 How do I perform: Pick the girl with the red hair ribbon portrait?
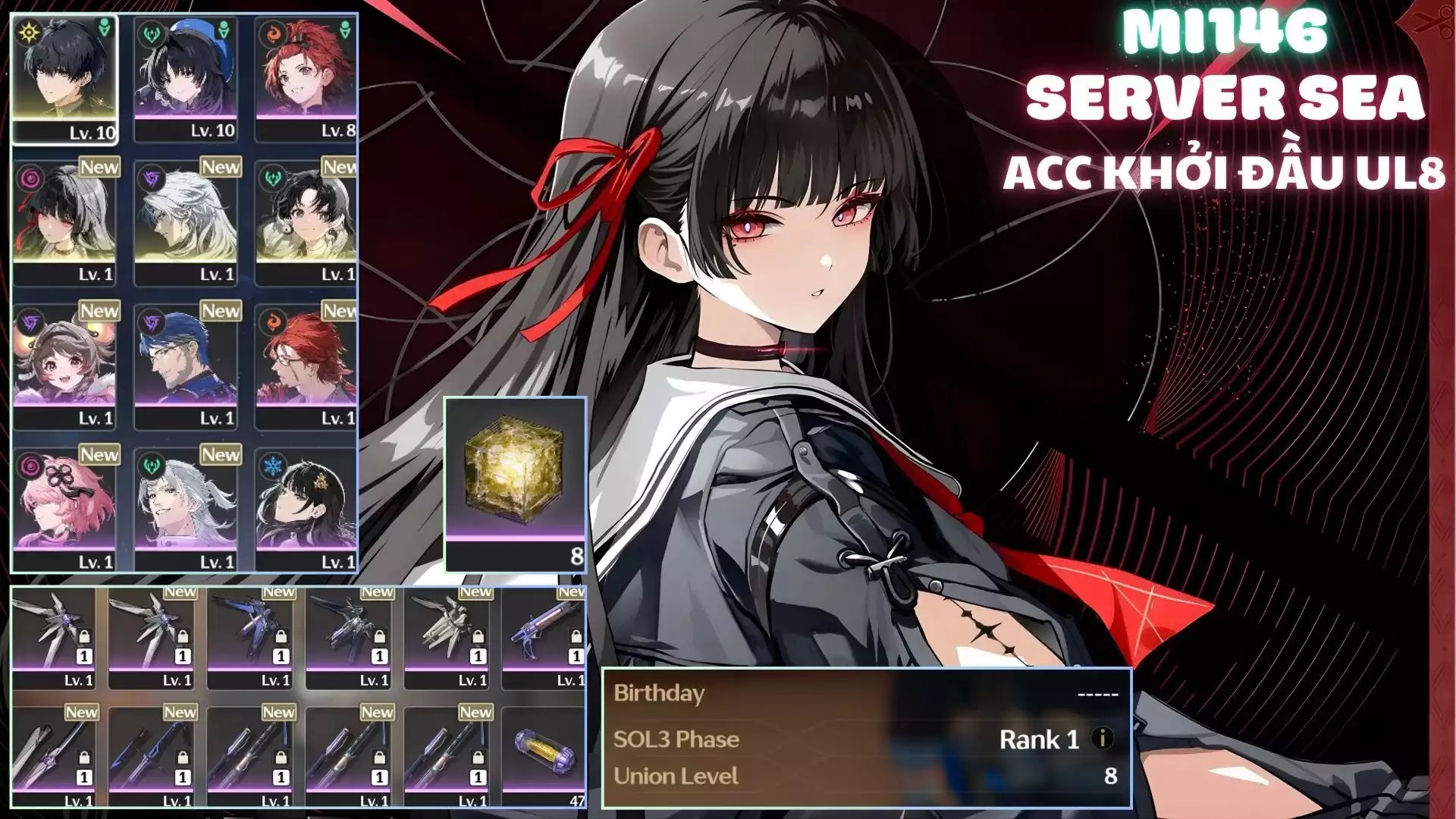[x=64, y=221]
